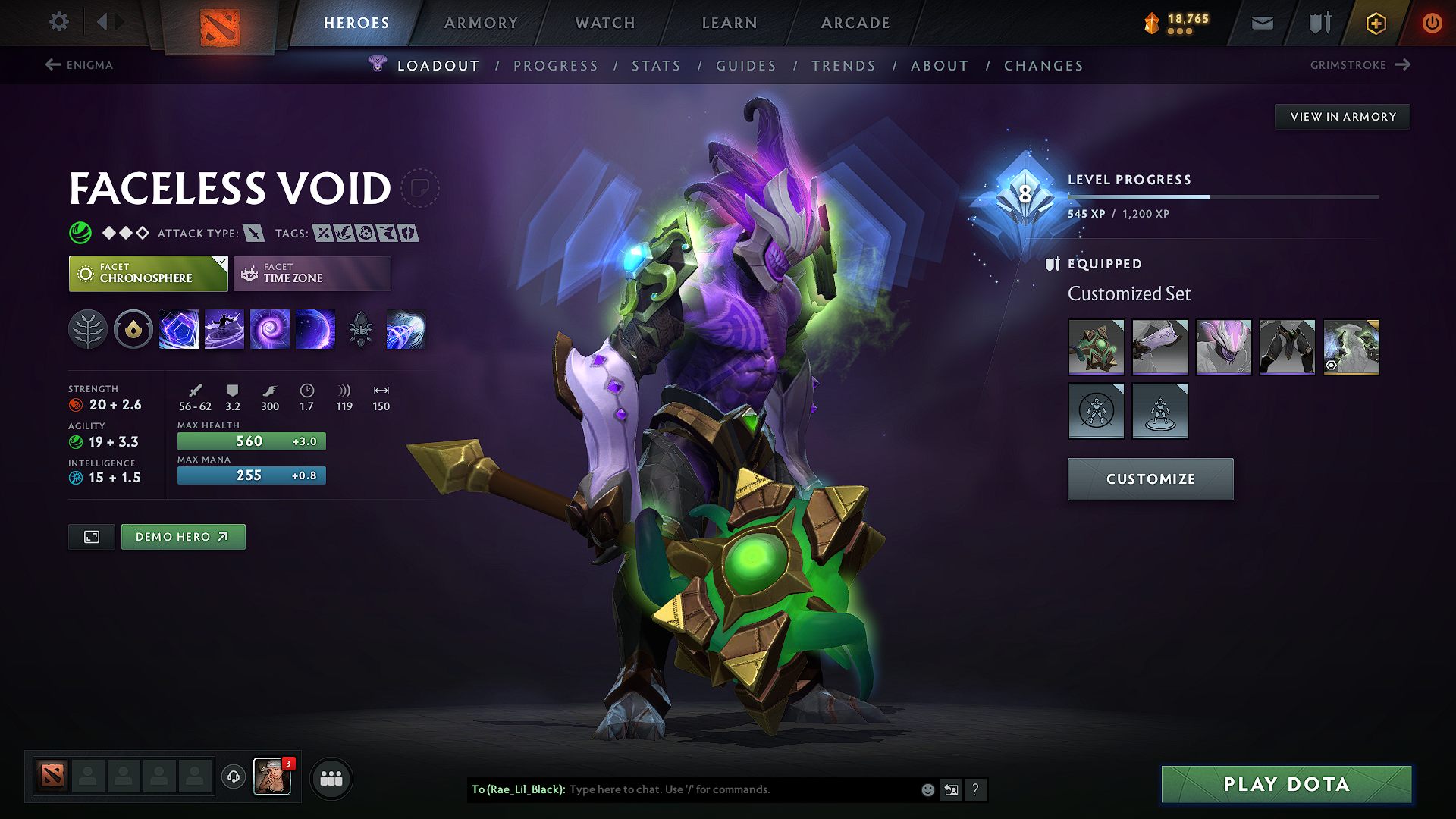
Task: Click the melee attack type sword icon
Action: tap(254, 233)
